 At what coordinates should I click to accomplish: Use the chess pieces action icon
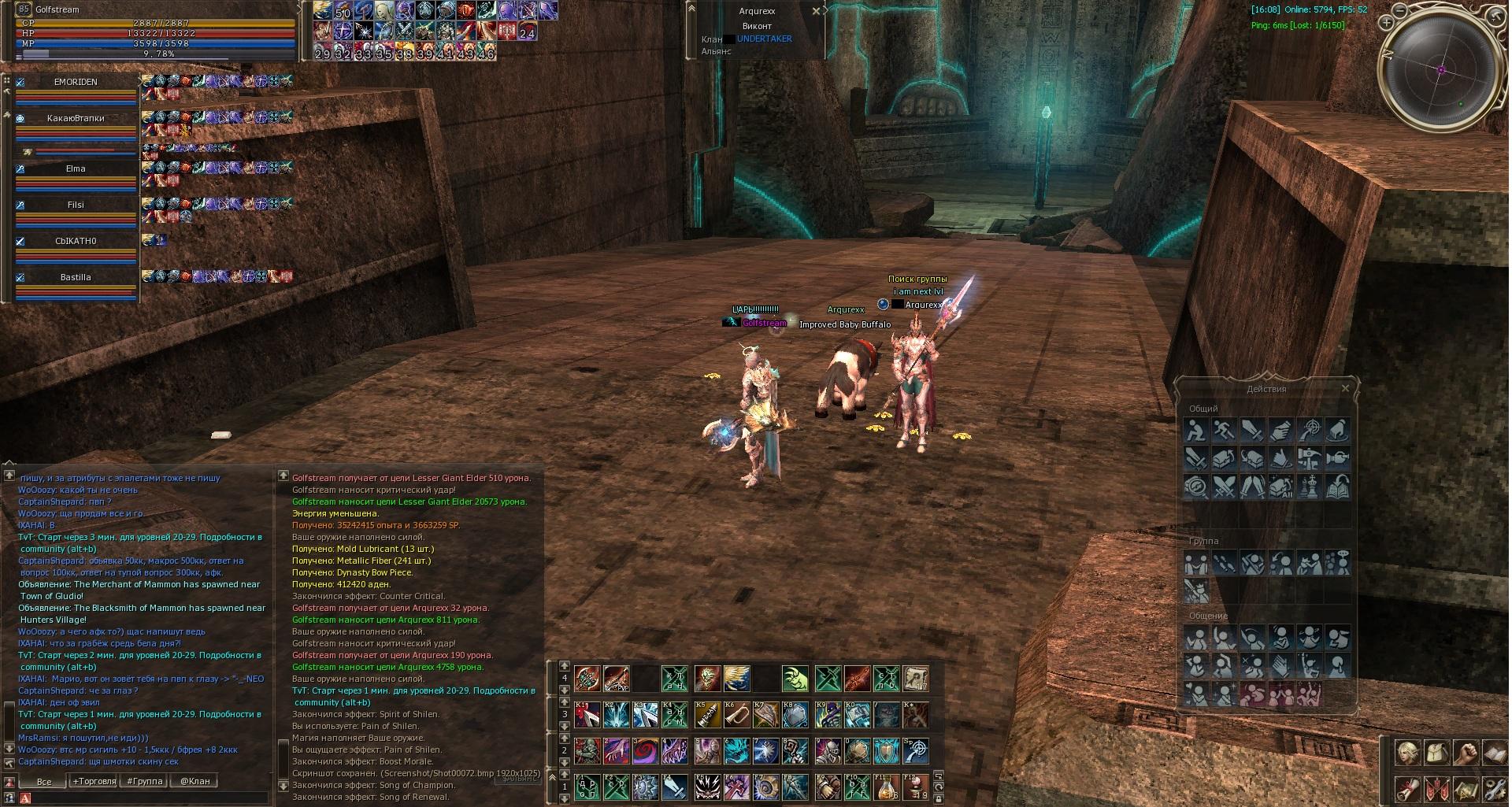(x=1309, y=487)
